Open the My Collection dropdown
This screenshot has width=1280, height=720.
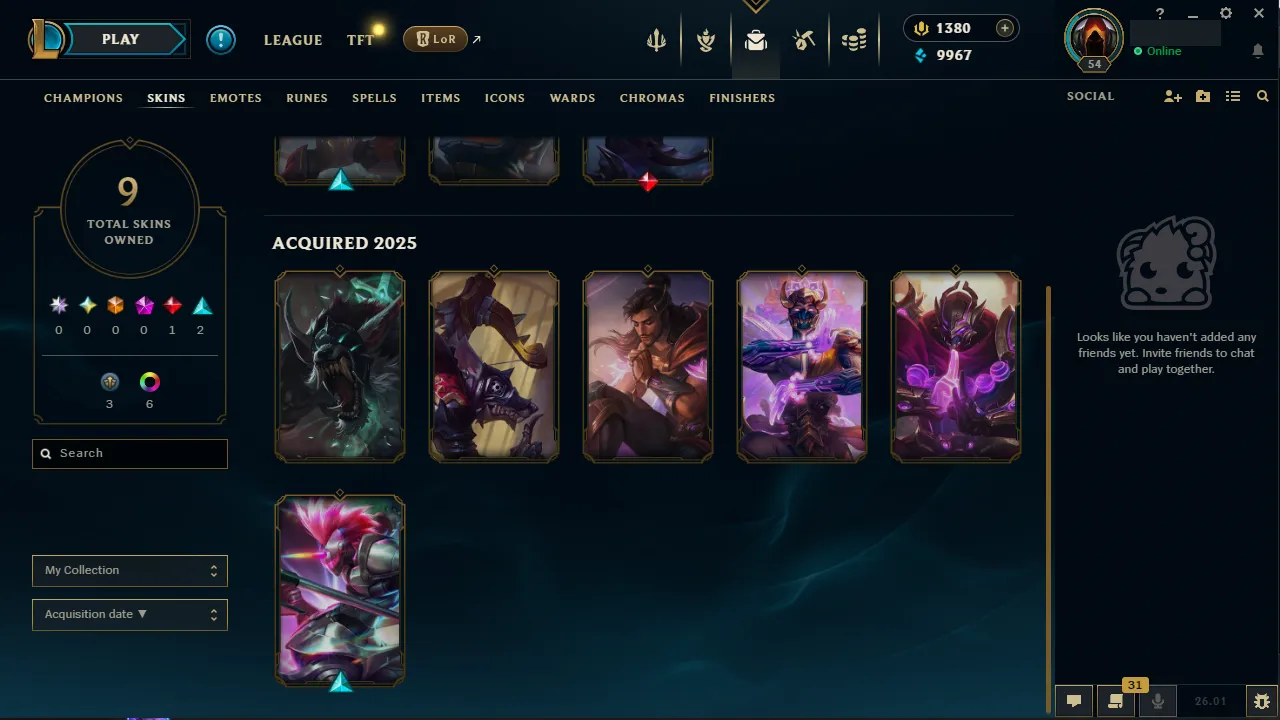click(129, 570)
